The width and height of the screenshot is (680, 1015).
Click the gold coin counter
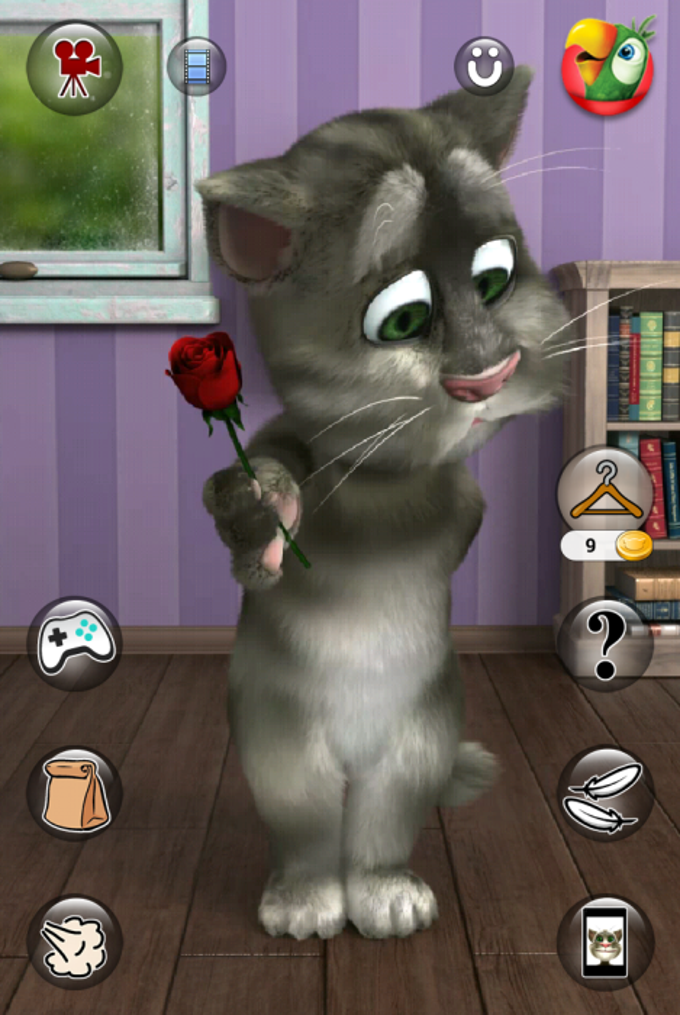click(607, 546)
